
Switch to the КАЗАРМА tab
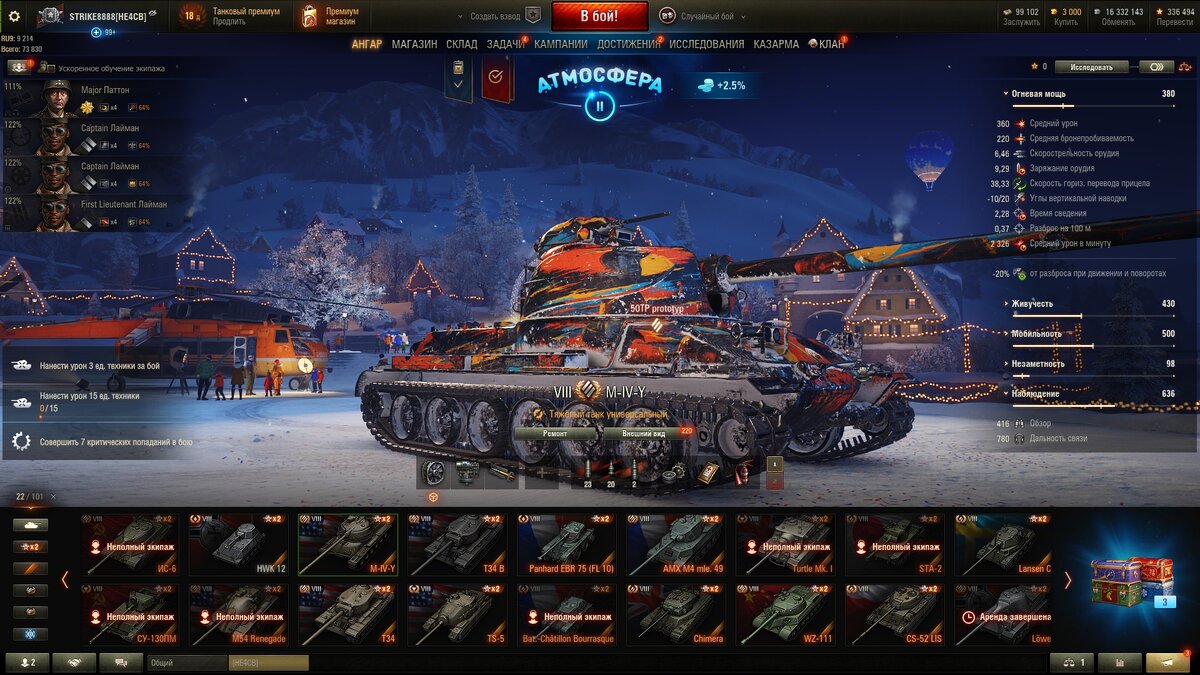pos(776,44)
